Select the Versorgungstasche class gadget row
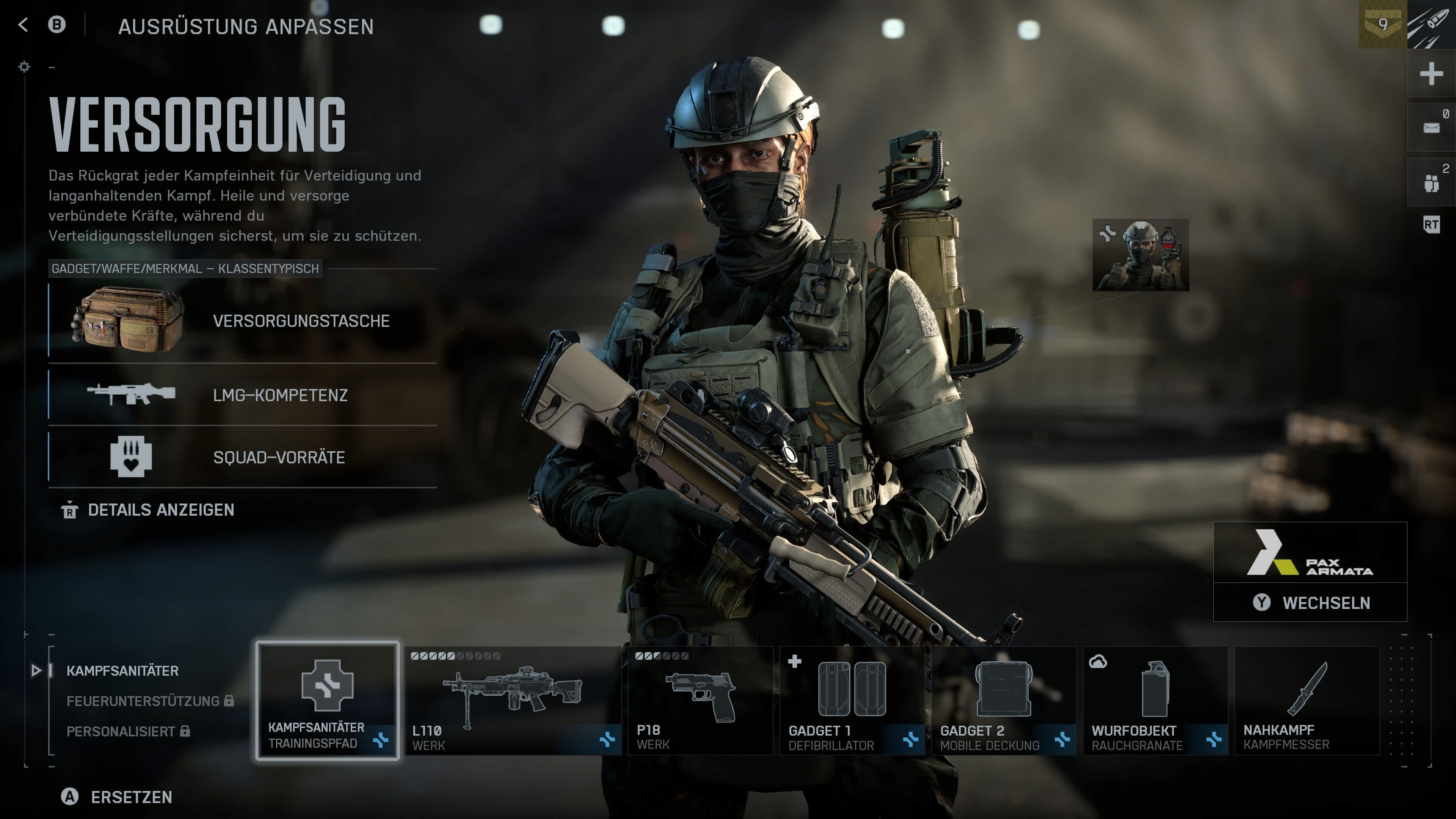 click(243, 322)
